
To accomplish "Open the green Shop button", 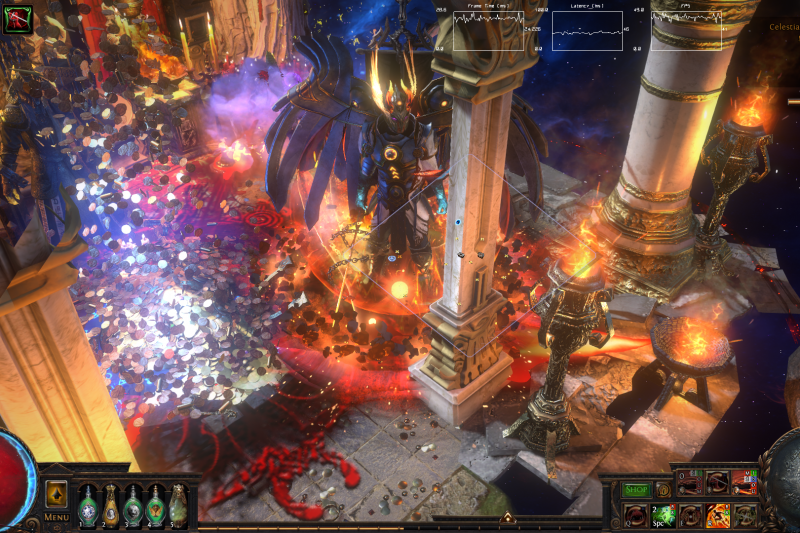I will tap(637, 490).
